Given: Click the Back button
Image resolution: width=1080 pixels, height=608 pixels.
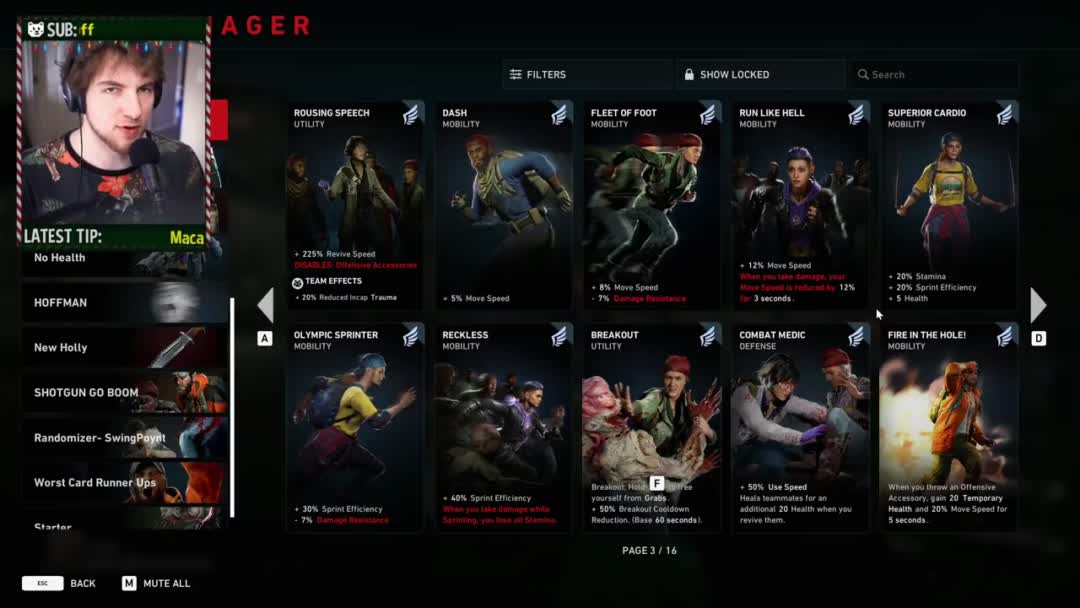Looking at the screenshot, I should [x=60, y=583].
